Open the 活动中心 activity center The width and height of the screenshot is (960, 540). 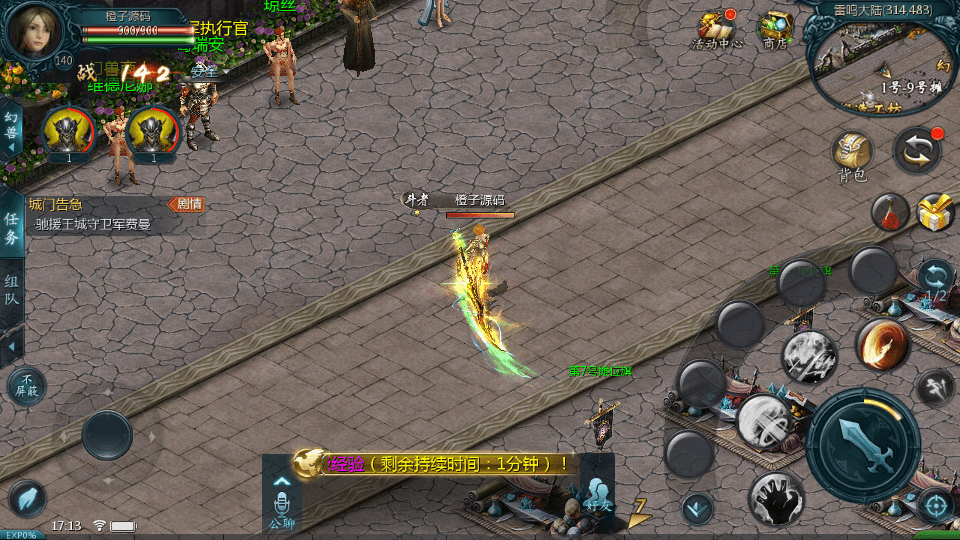(x=716, y=30)
